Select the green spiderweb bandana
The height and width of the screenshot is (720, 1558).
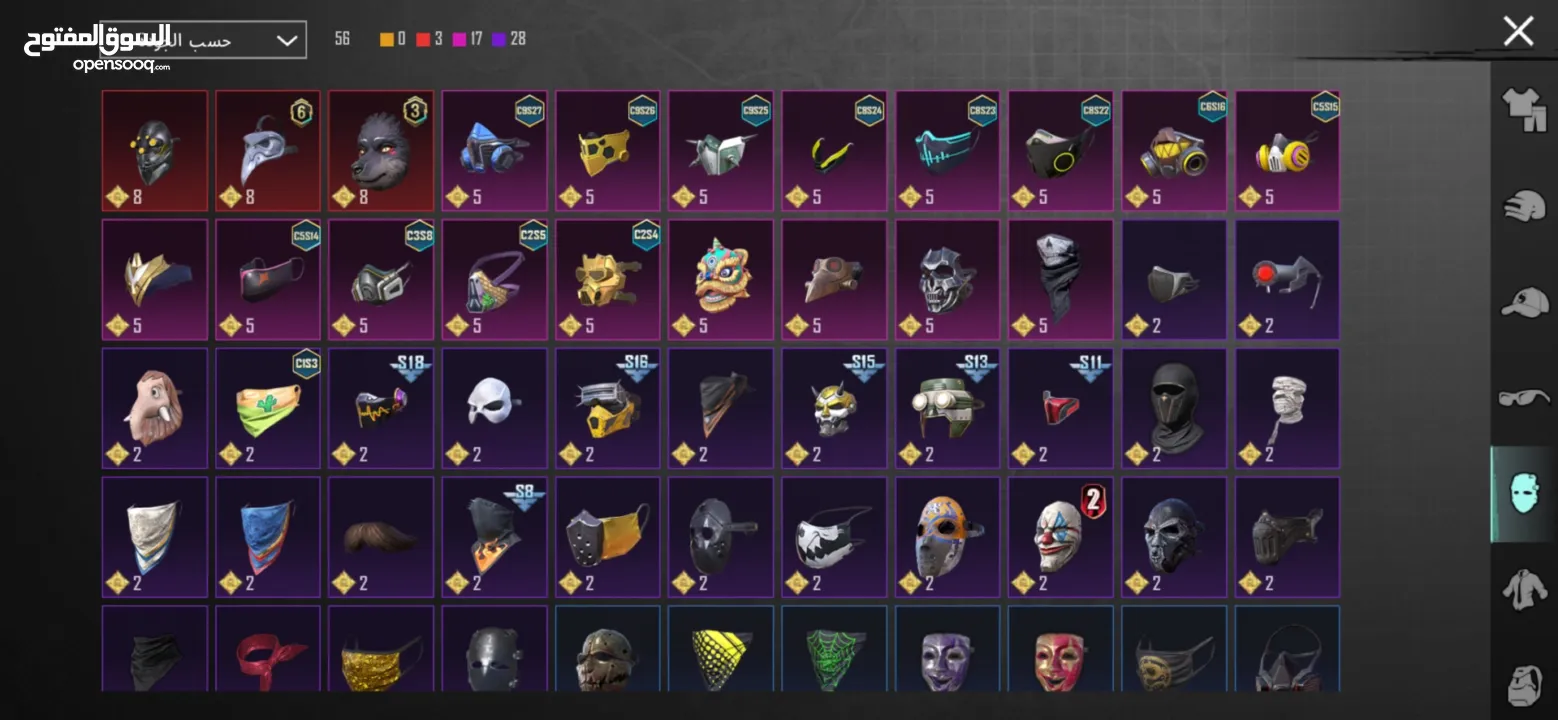click(x=834, y=648)
